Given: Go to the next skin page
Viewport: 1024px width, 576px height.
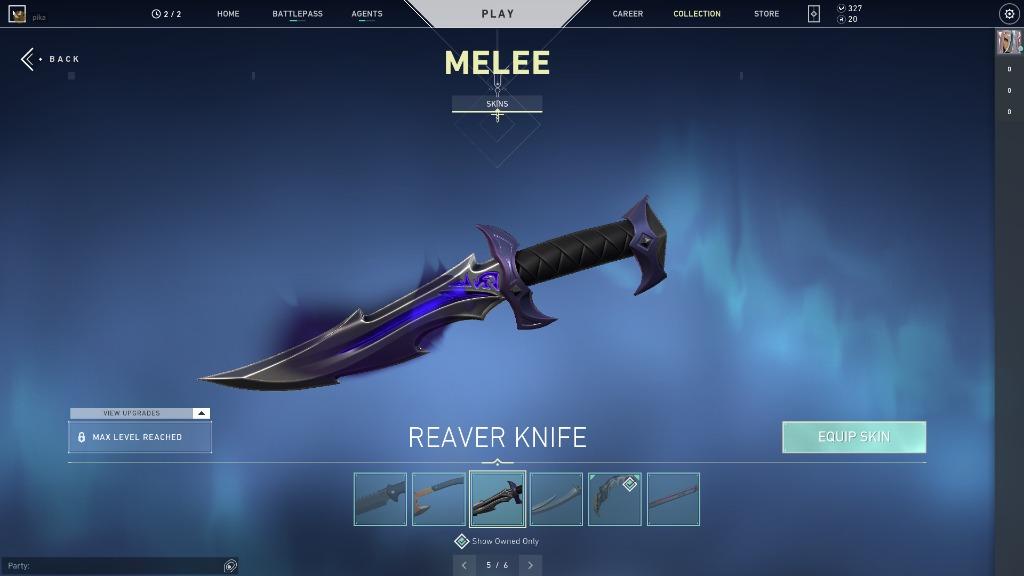Looking at the screenshot, I should click(530, 565).
